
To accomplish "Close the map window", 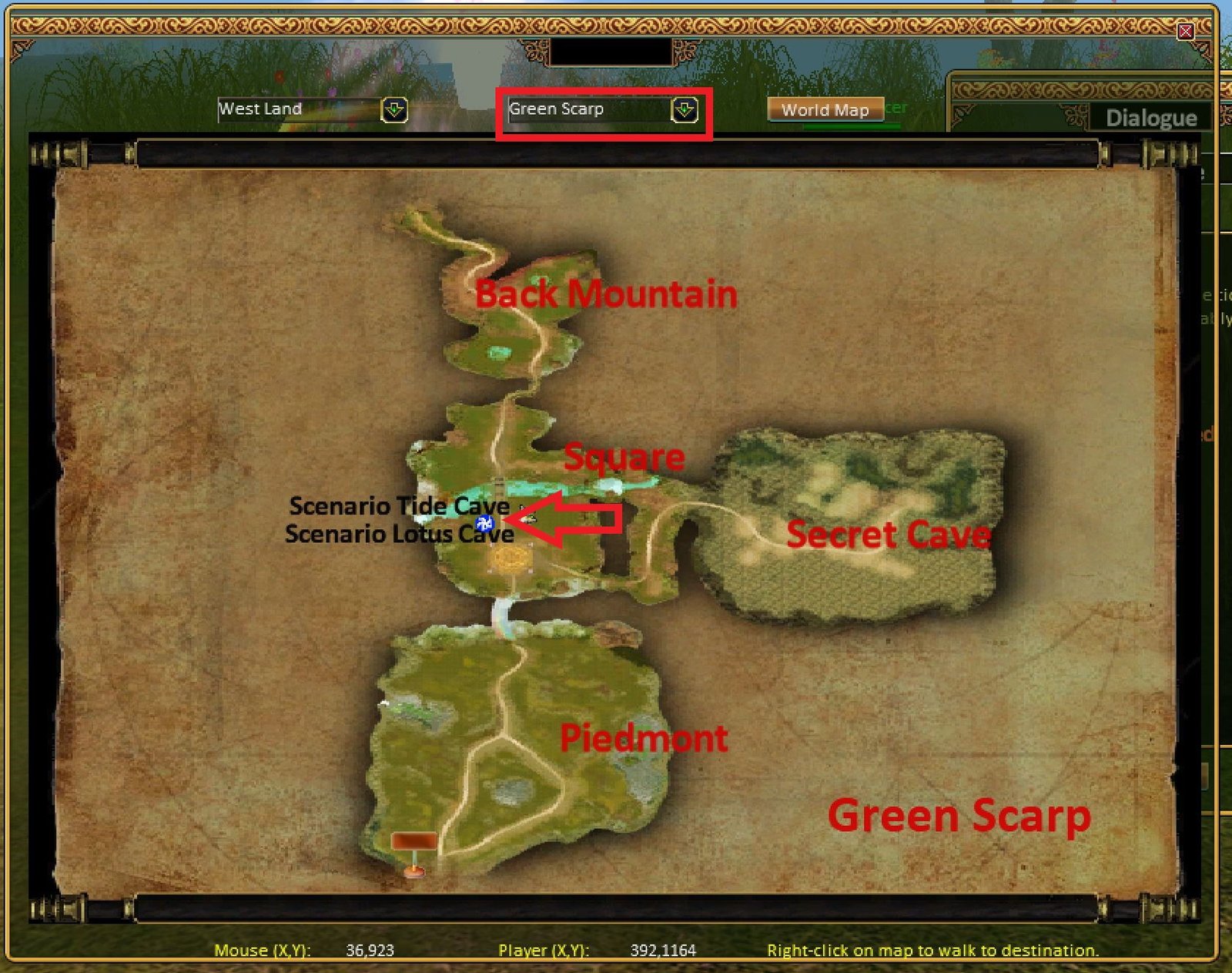I will click(x=1185, y=32).
